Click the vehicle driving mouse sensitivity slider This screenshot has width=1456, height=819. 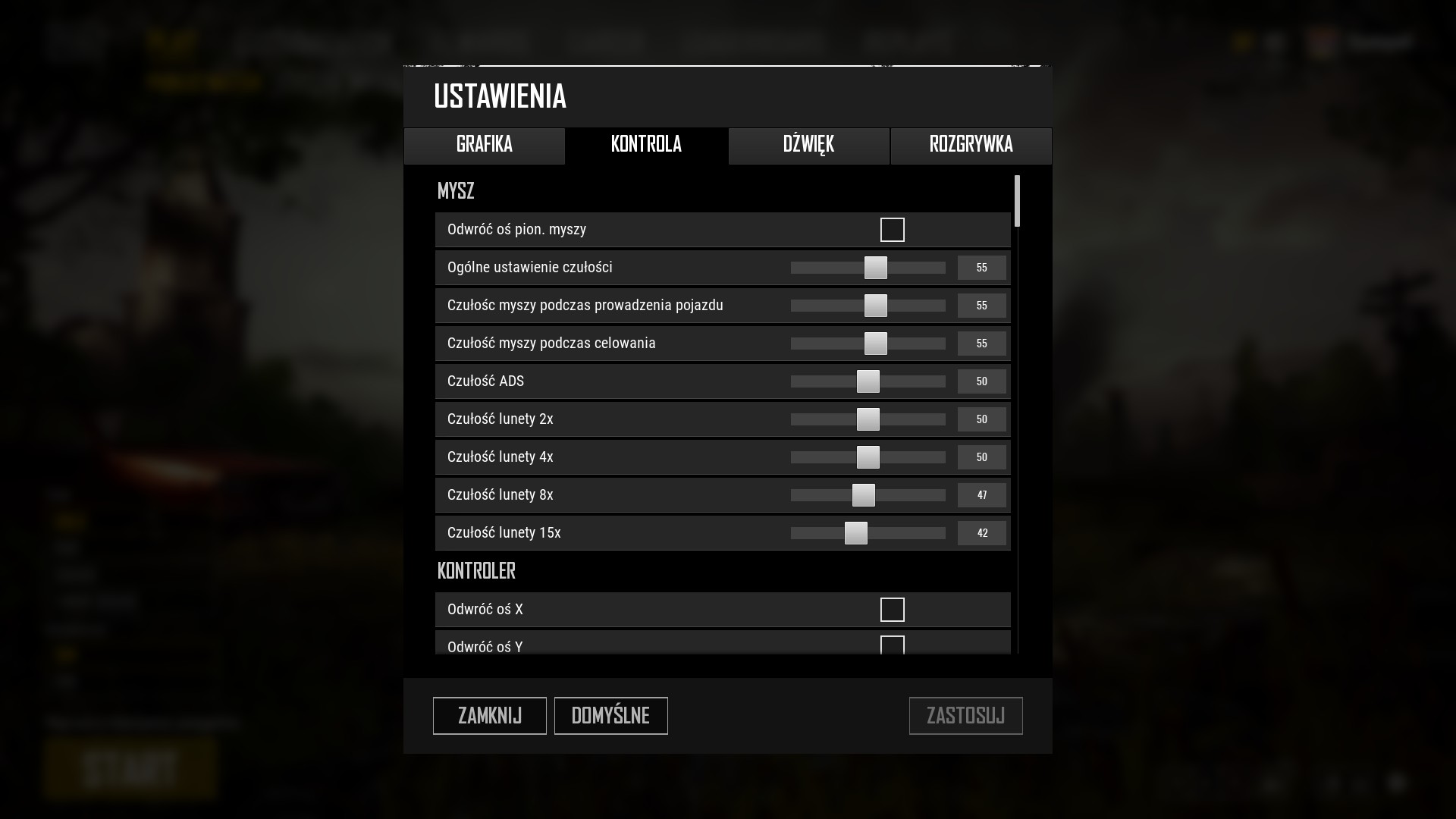pyautogui.click(x=875, y=306)
